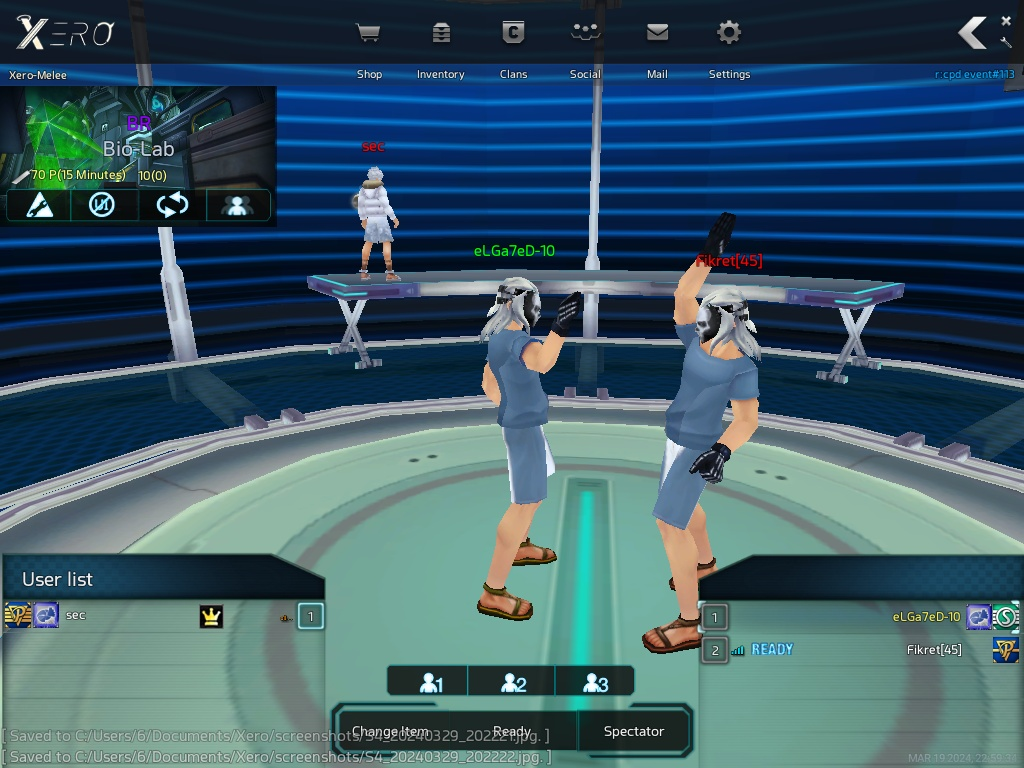
Task: Click the back chevron arrow
Action: 972,33
